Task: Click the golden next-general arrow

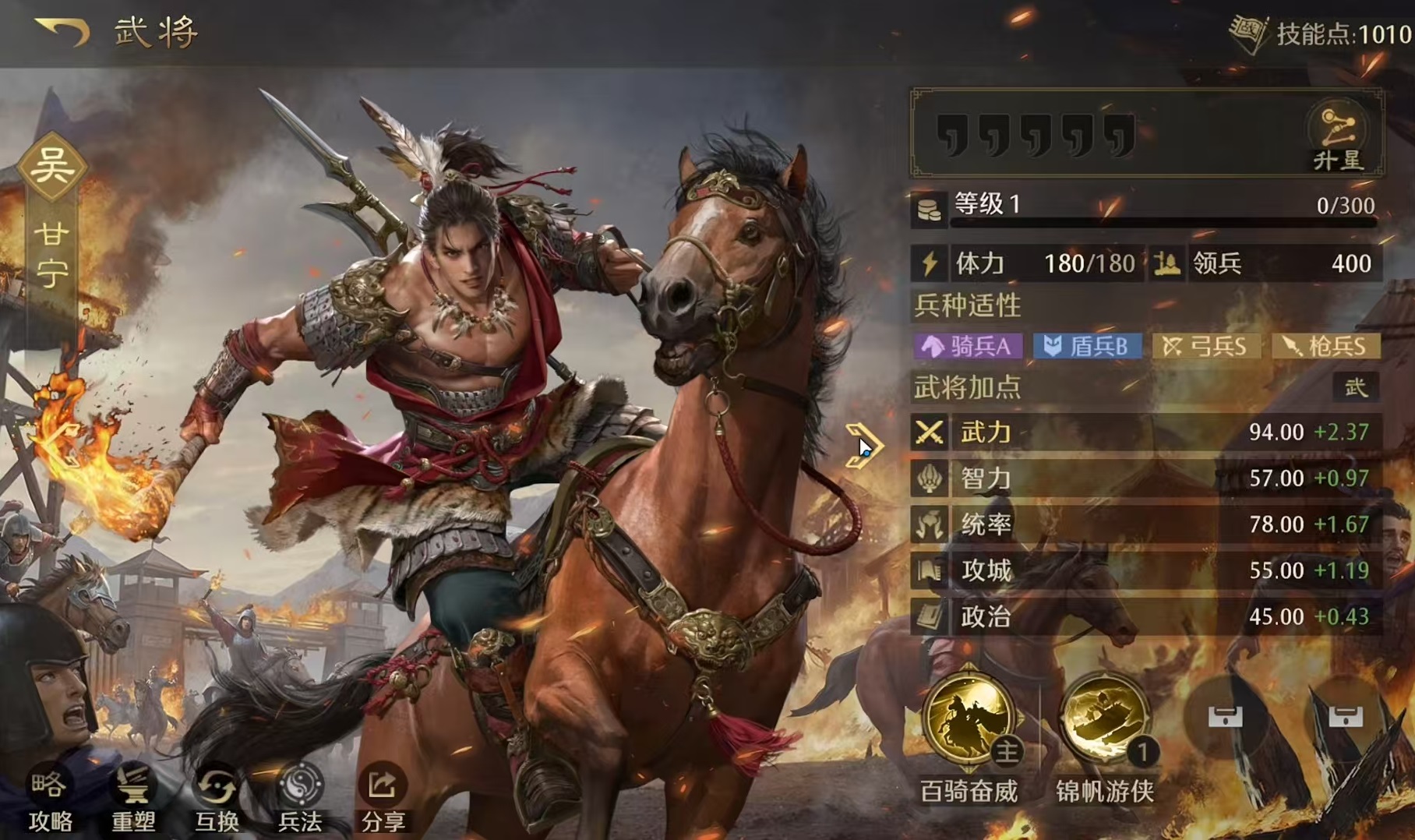Action: coord(863,446)
